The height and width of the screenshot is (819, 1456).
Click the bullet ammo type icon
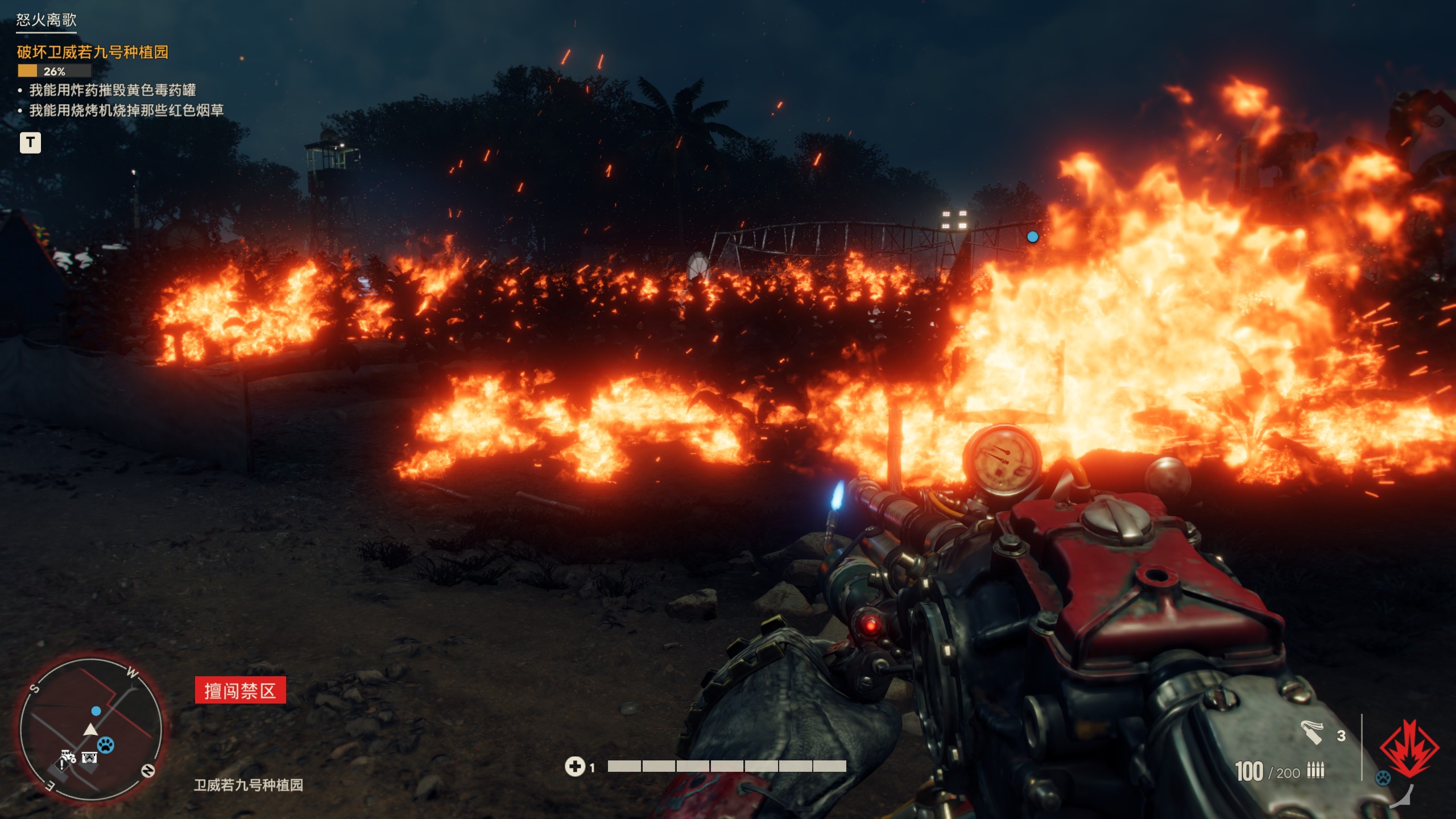click(1316, 769)
